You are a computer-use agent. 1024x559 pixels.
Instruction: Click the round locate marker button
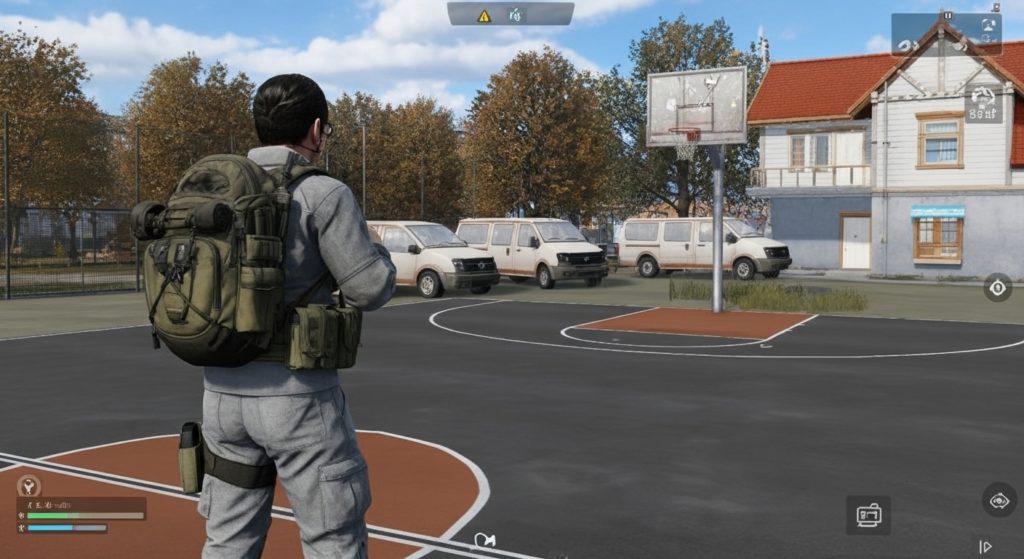997,288
